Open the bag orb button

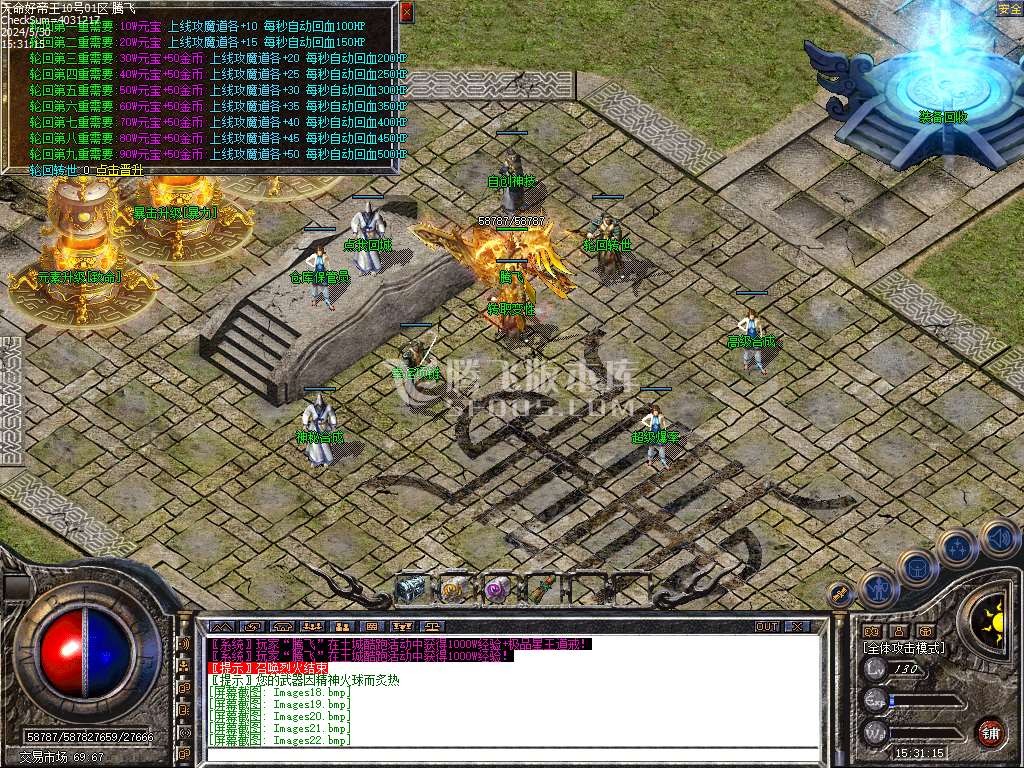(x=915, y=568)
